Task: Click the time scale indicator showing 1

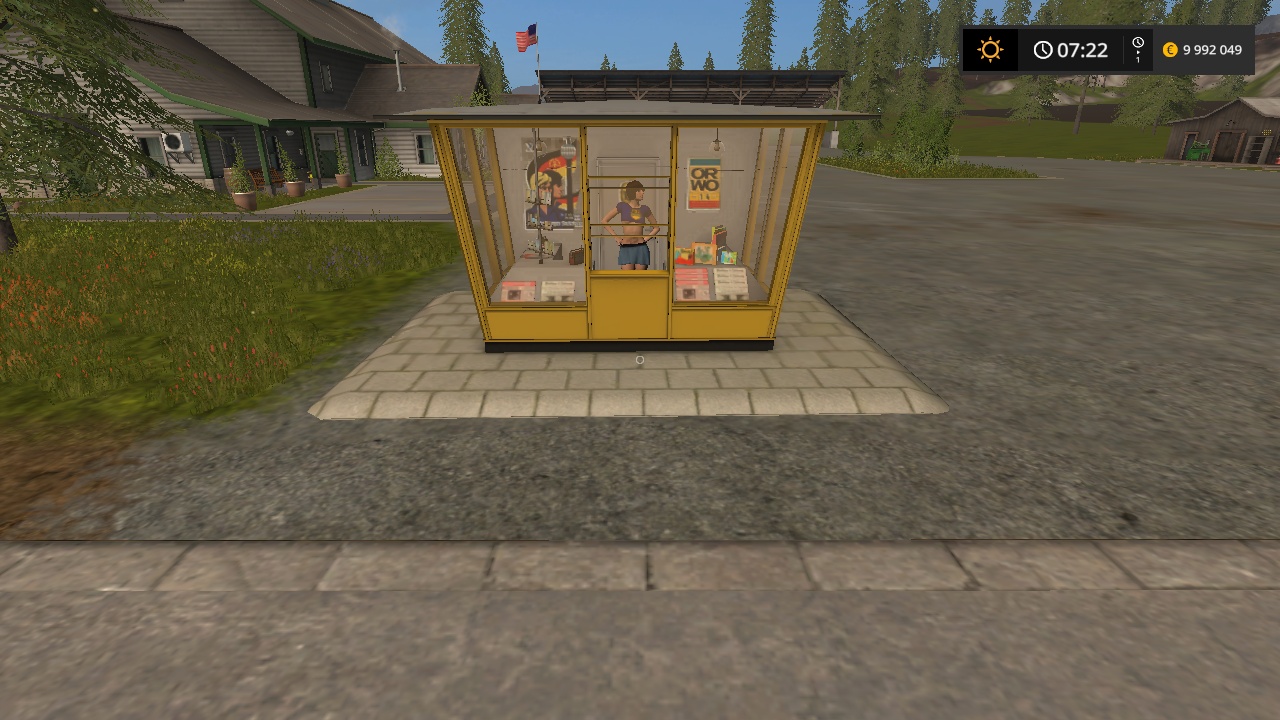Action: click(1137, 49)
